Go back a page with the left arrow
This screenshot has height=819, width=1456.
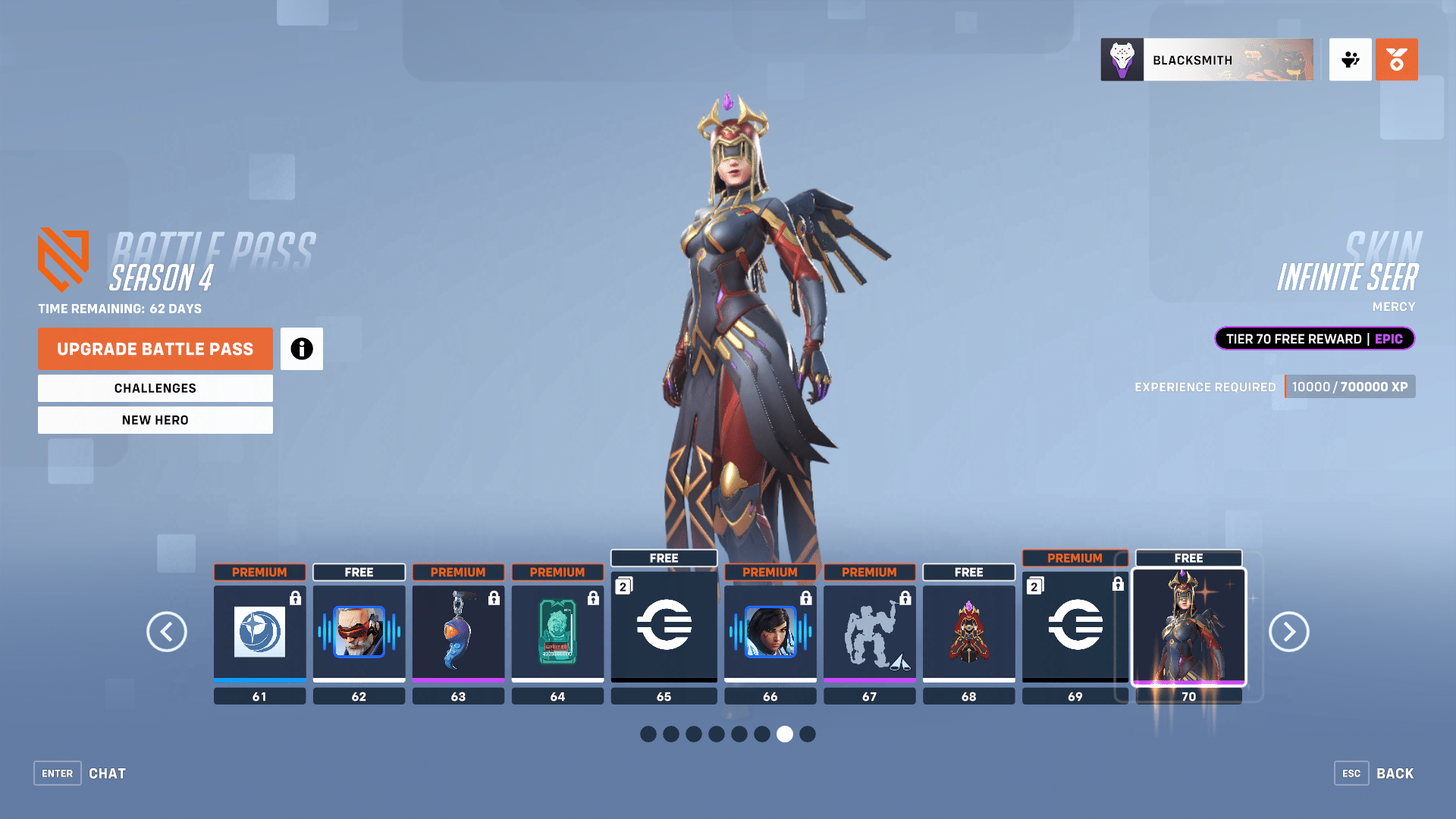click(168, 632)
